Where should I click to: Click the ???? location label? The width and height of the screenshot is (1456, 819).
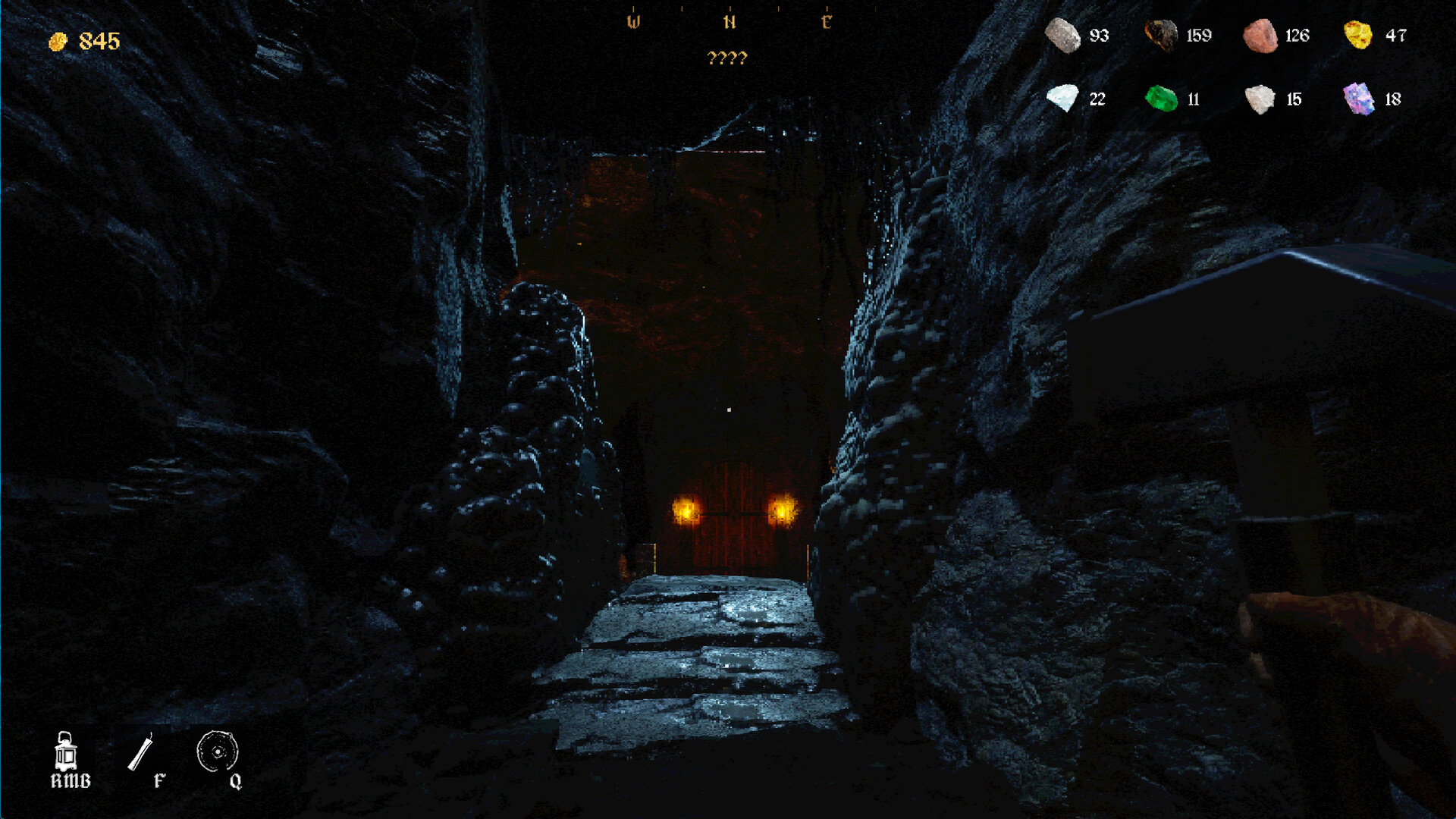click(x=730, y=56)
